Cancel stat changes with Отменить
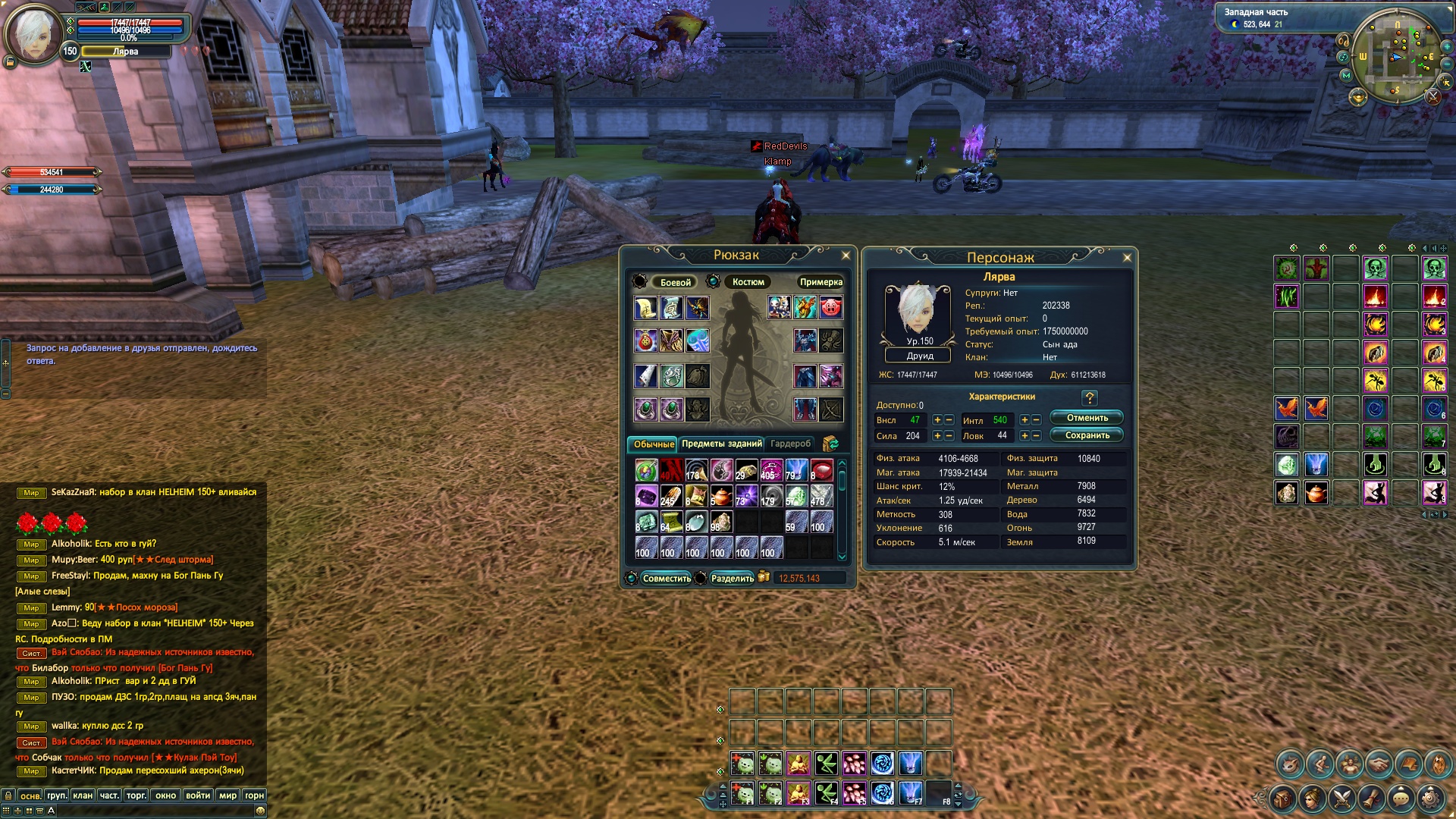The image size is (1456, 819). pyautogui.click(x=1087, y=418)
